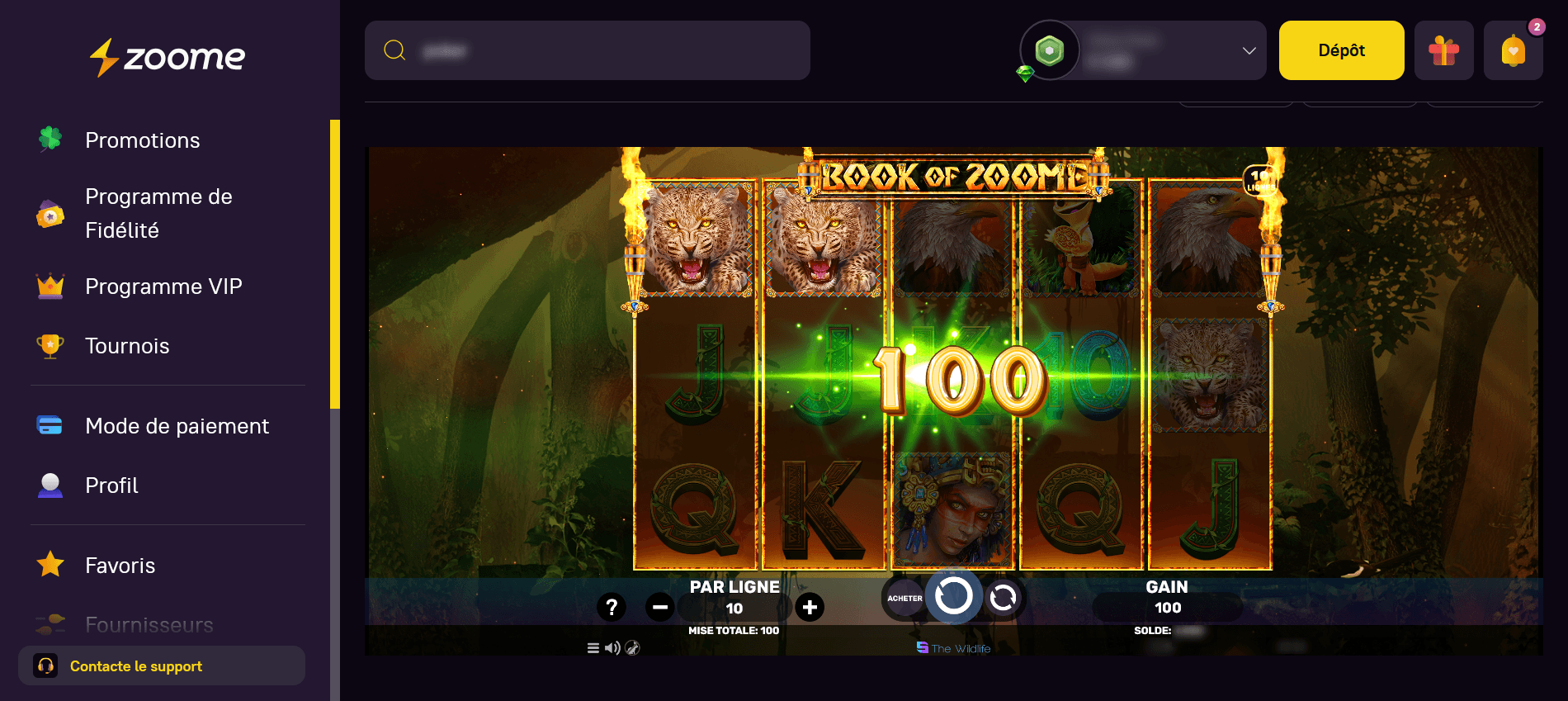This screenshot has height=701, width=1568.
Task: Go to Programme de Fidélité
Action: click(x=158, y=213)
